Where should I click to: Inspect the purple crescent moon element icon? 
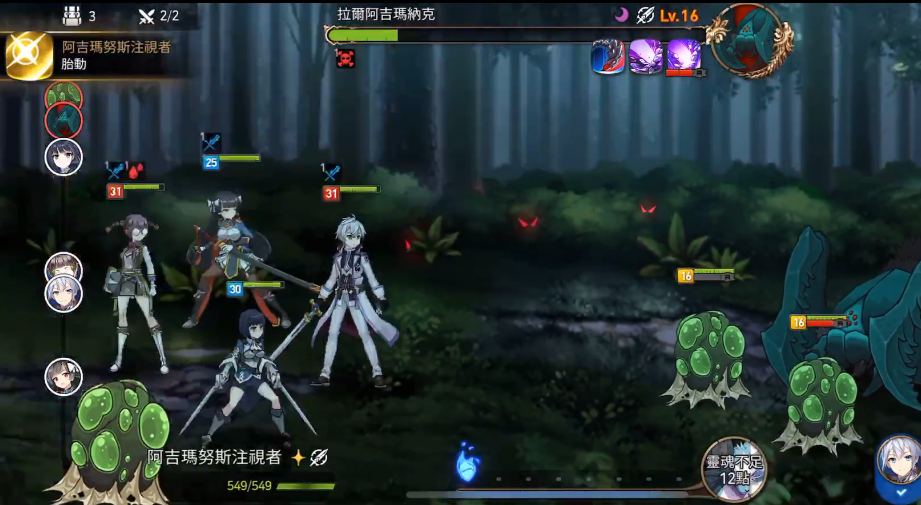[x=621, y=15]
